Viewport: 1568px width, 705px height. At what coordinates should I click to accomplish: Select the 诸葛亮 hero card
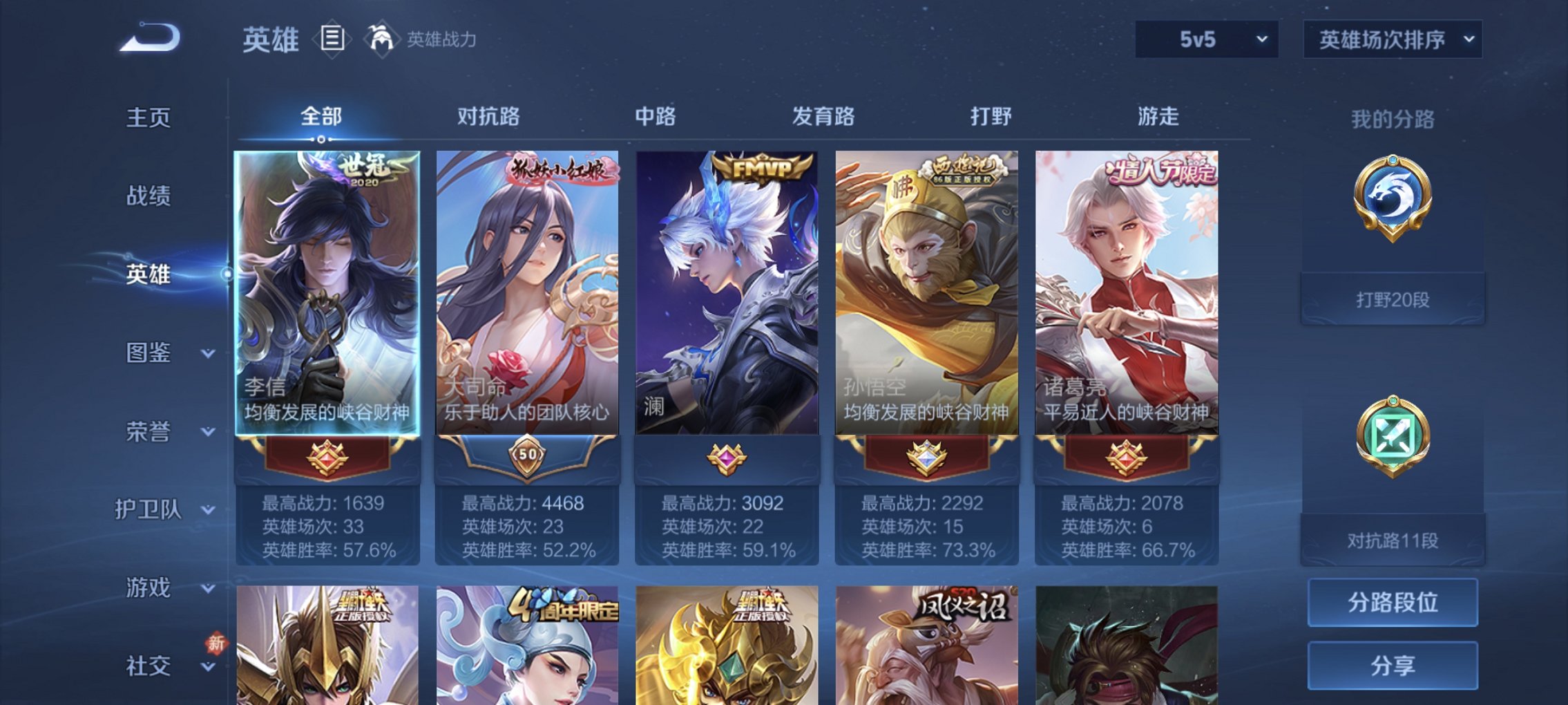point(1128,290)
